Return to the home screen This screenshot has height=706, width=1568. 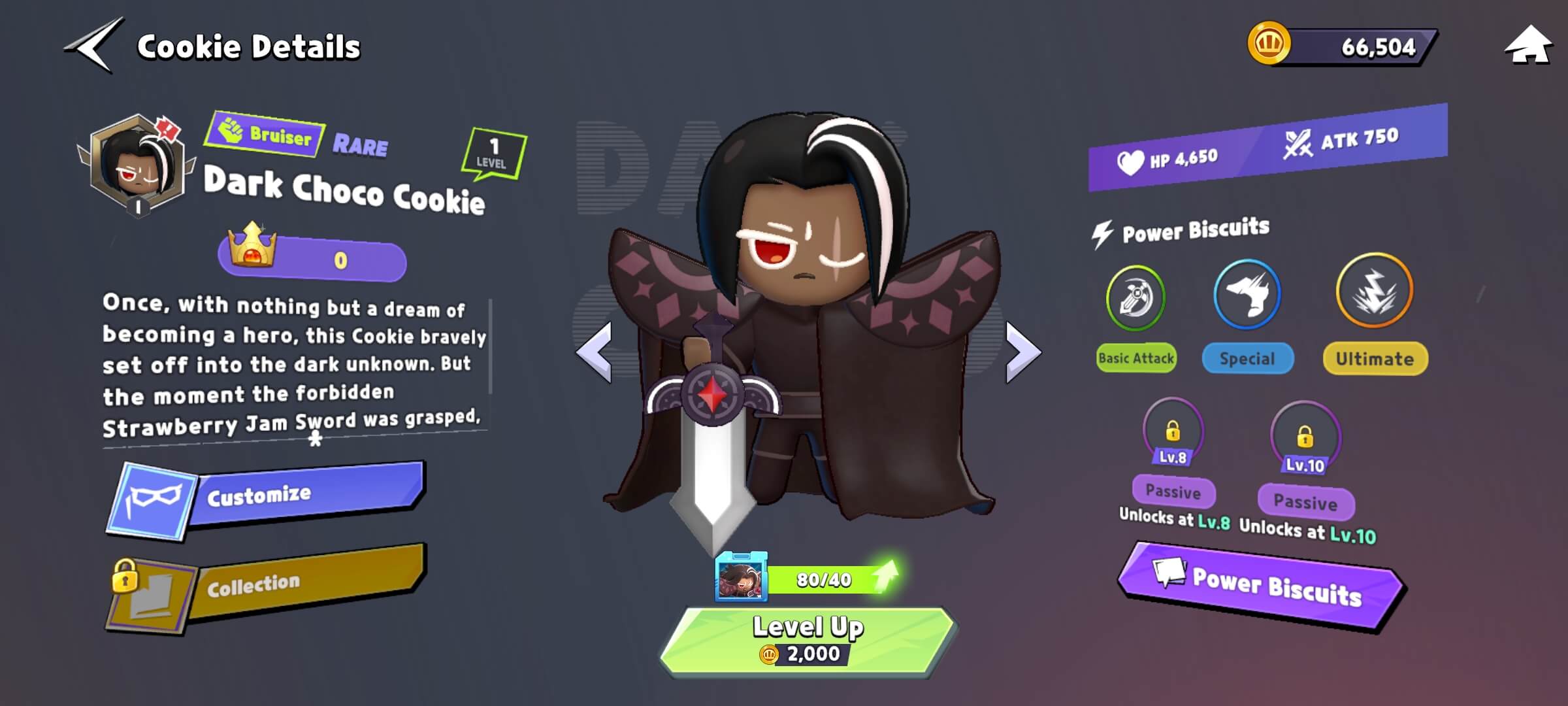click(1527, 46)
